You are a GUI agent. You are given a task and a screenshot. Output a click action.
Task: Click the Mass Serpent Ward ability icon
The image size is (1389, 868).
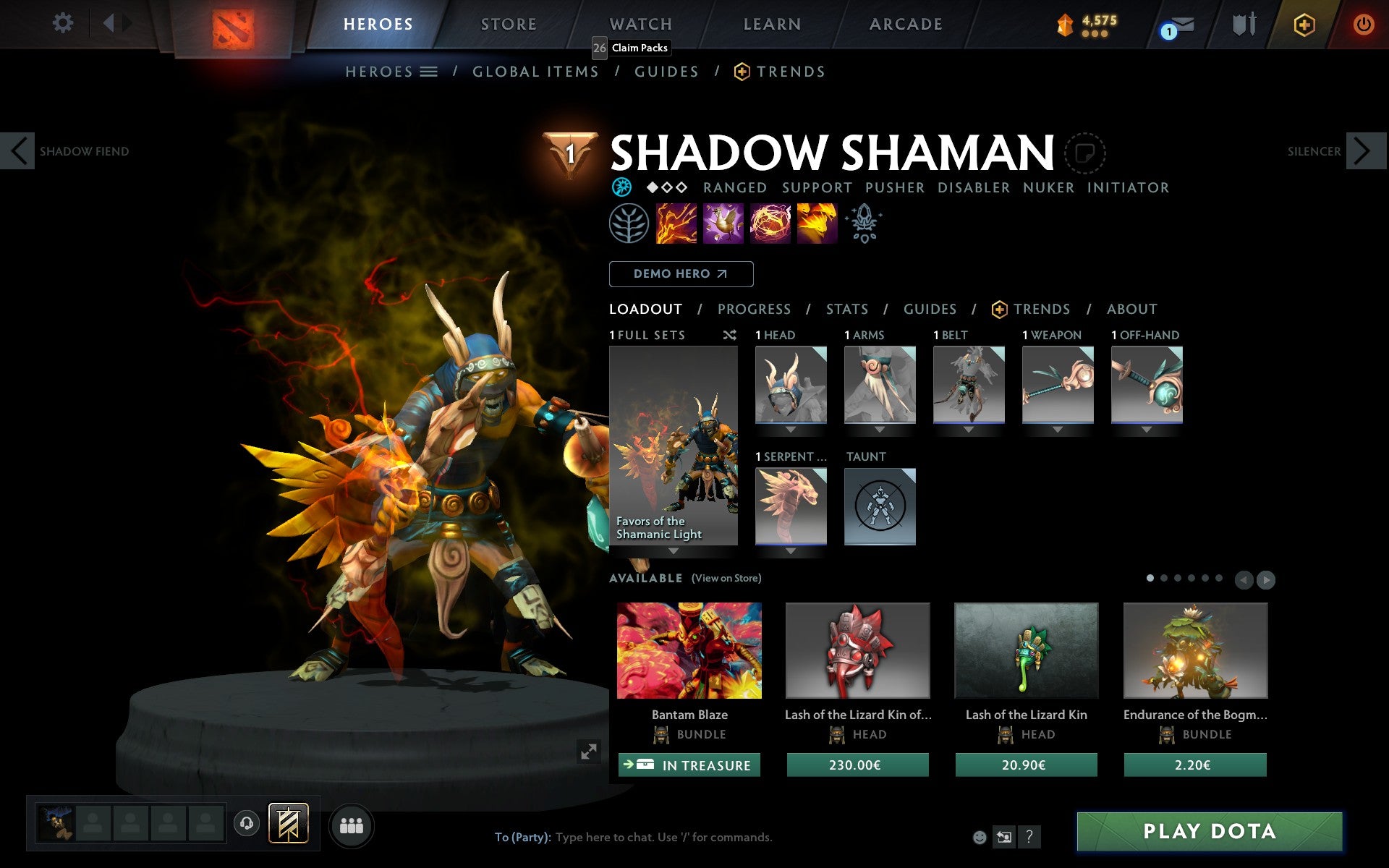pos(818,224)
